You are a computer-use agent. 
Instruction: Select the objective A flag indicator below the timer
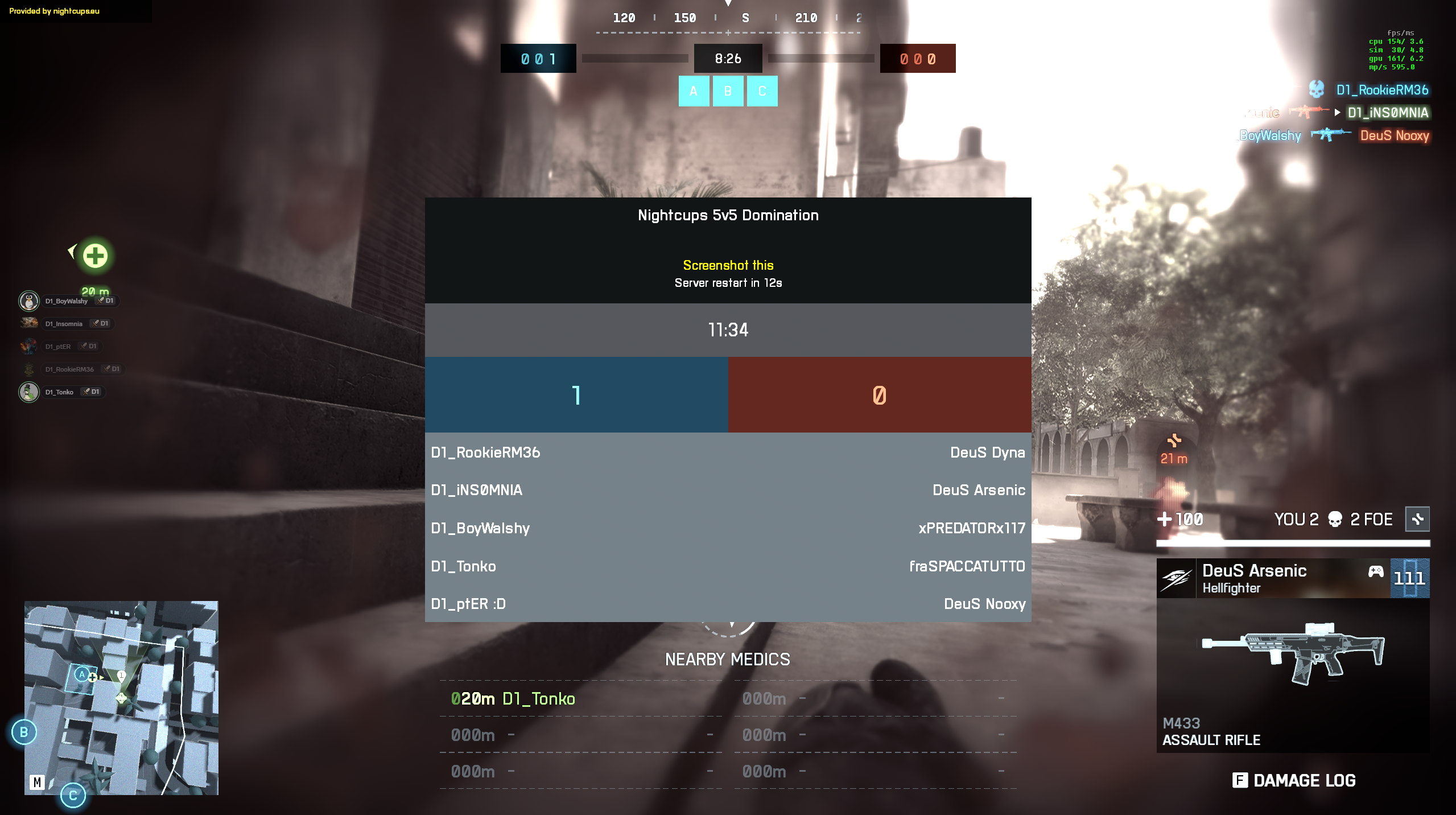point(694,91)
